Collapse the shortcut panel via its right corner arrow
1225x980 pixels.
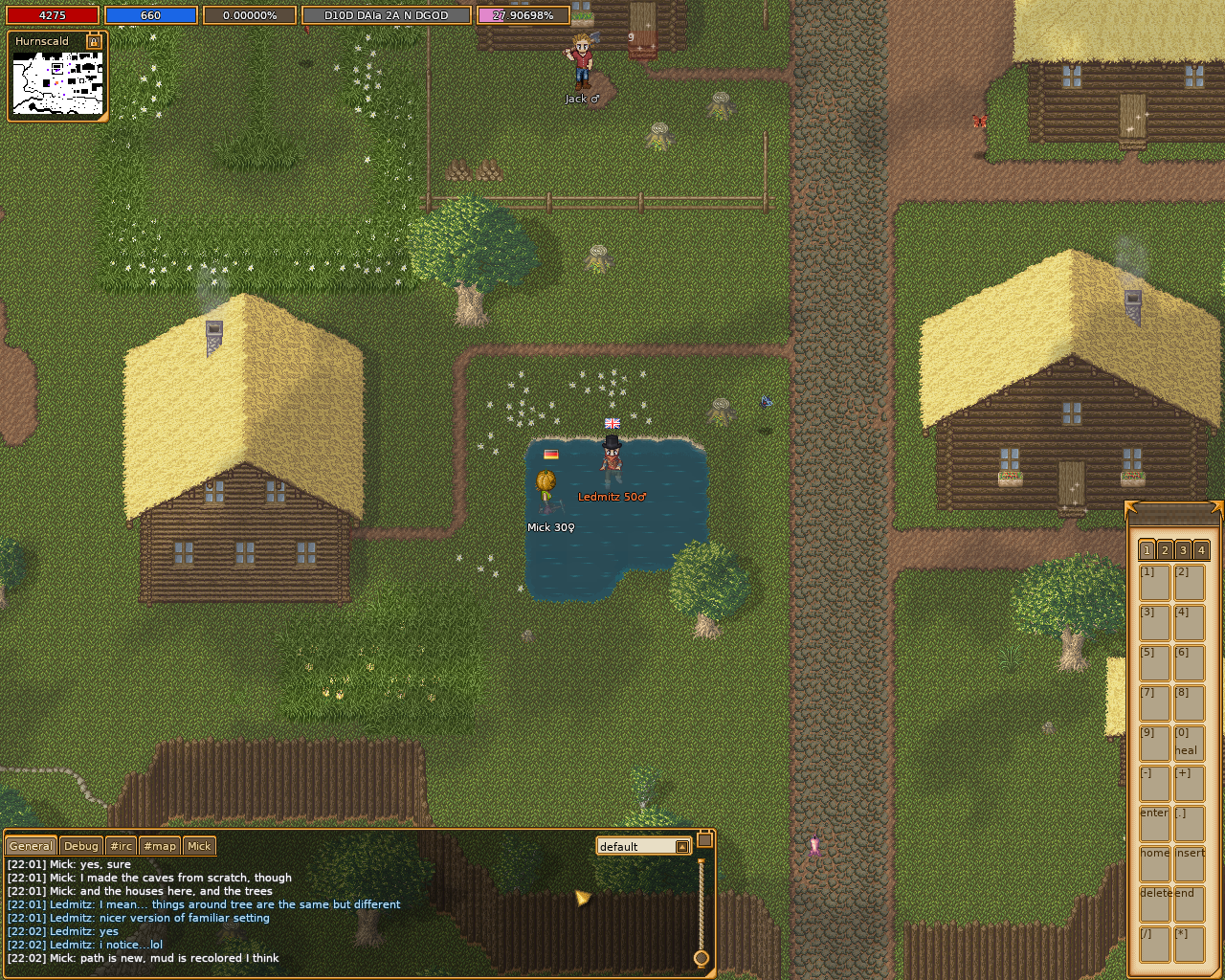point(1218,506)
